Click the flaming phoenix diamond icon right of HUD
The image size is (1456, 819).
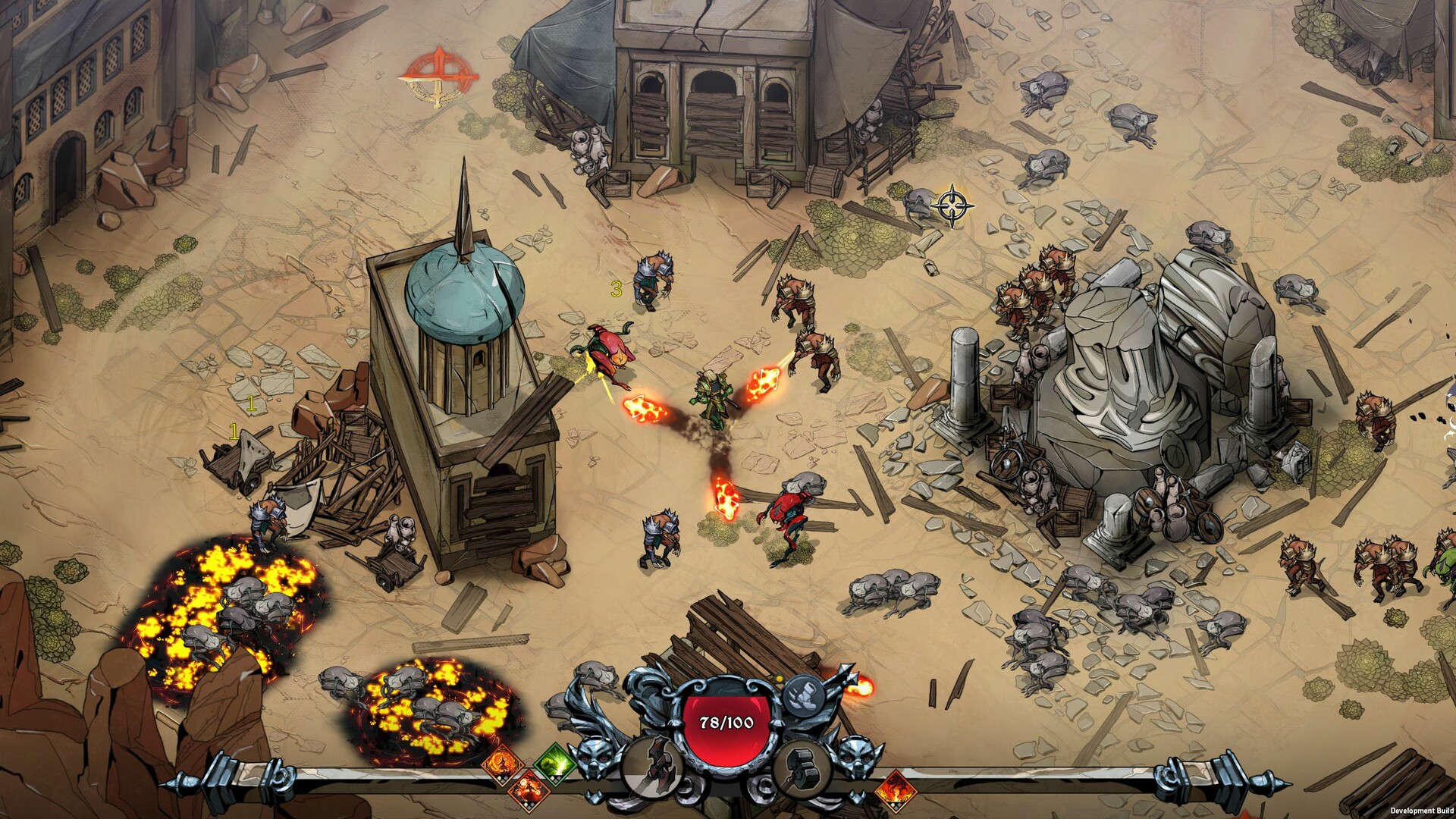coord(896,792)
